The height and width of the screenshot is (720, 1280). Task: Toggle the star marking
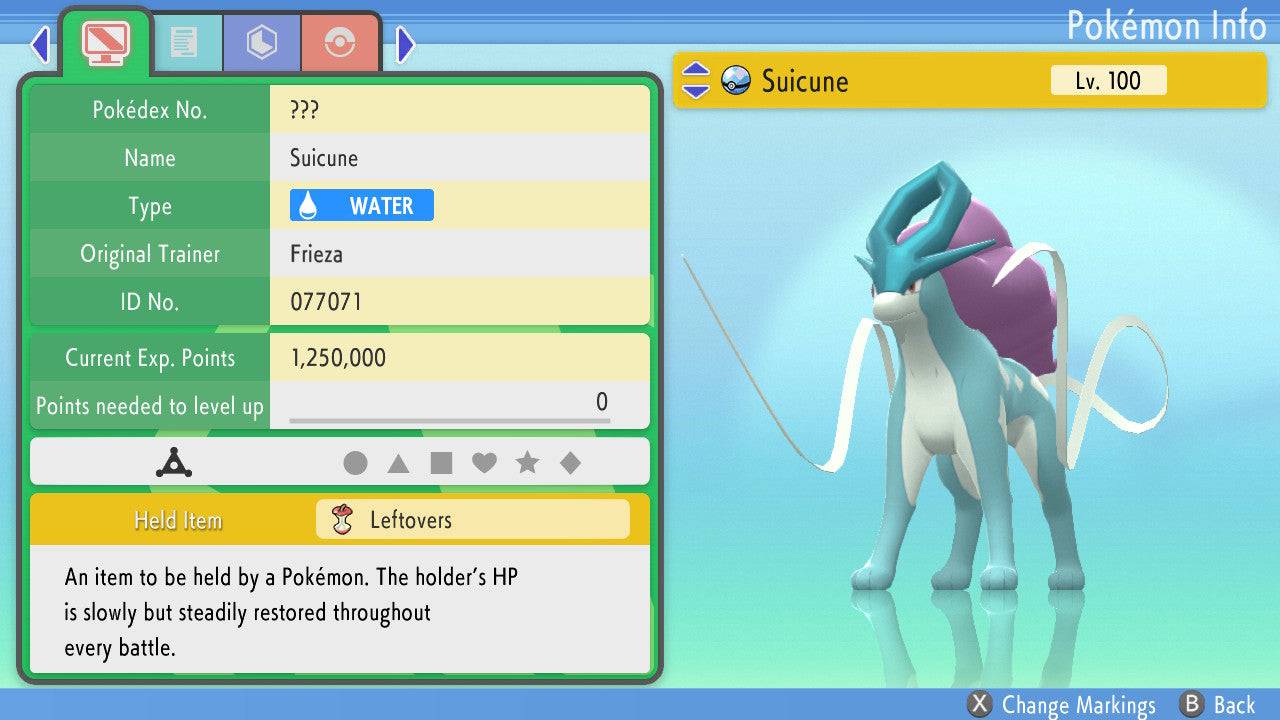pos(527,463)
